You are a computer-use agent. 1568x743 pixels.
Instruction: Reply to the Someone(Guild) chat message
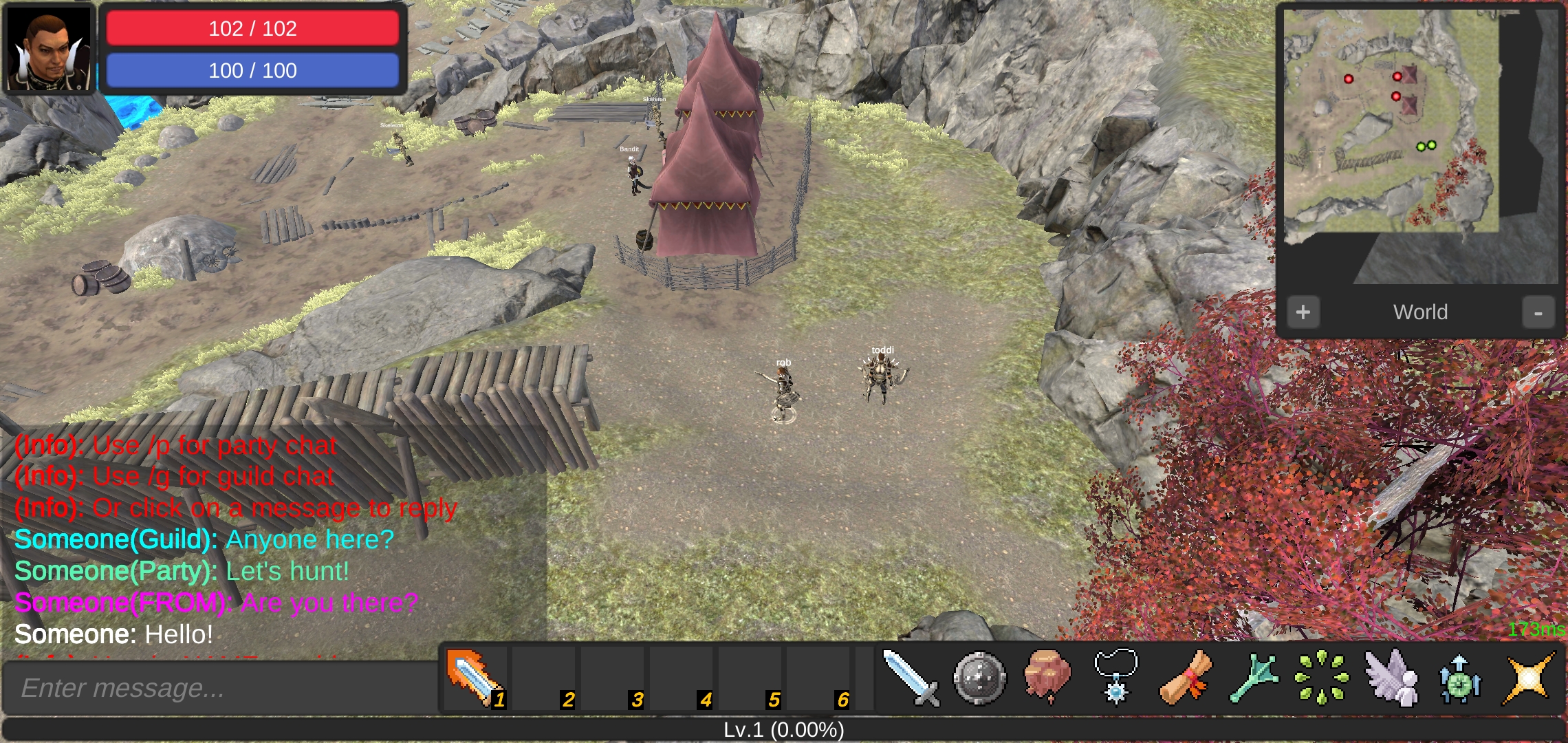pyautogui.click(x=204, y=540)
